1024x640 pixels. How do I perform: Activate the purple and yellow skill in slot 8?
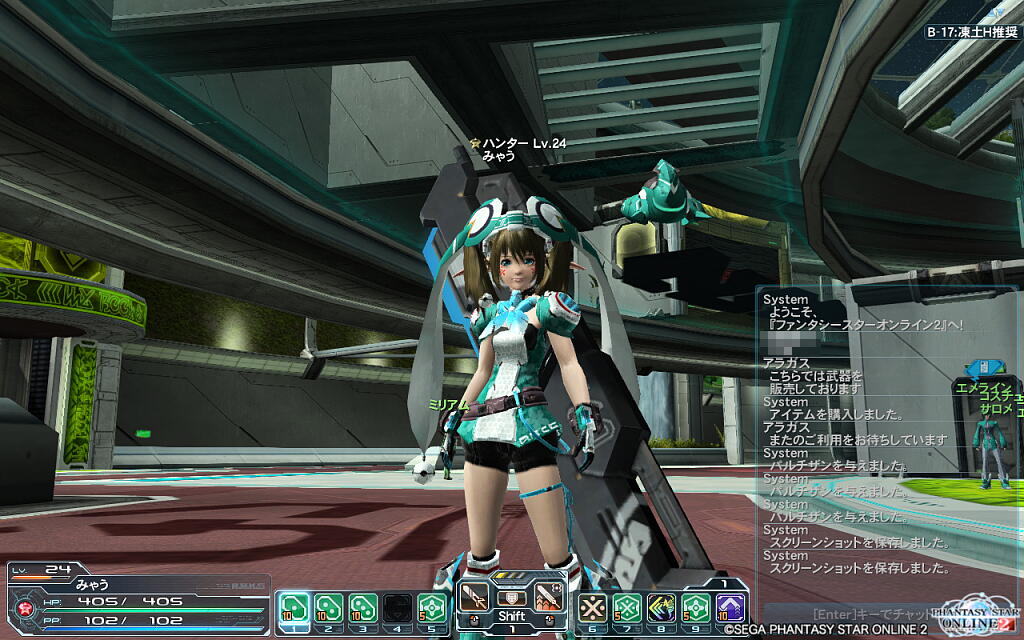[661, 607]
